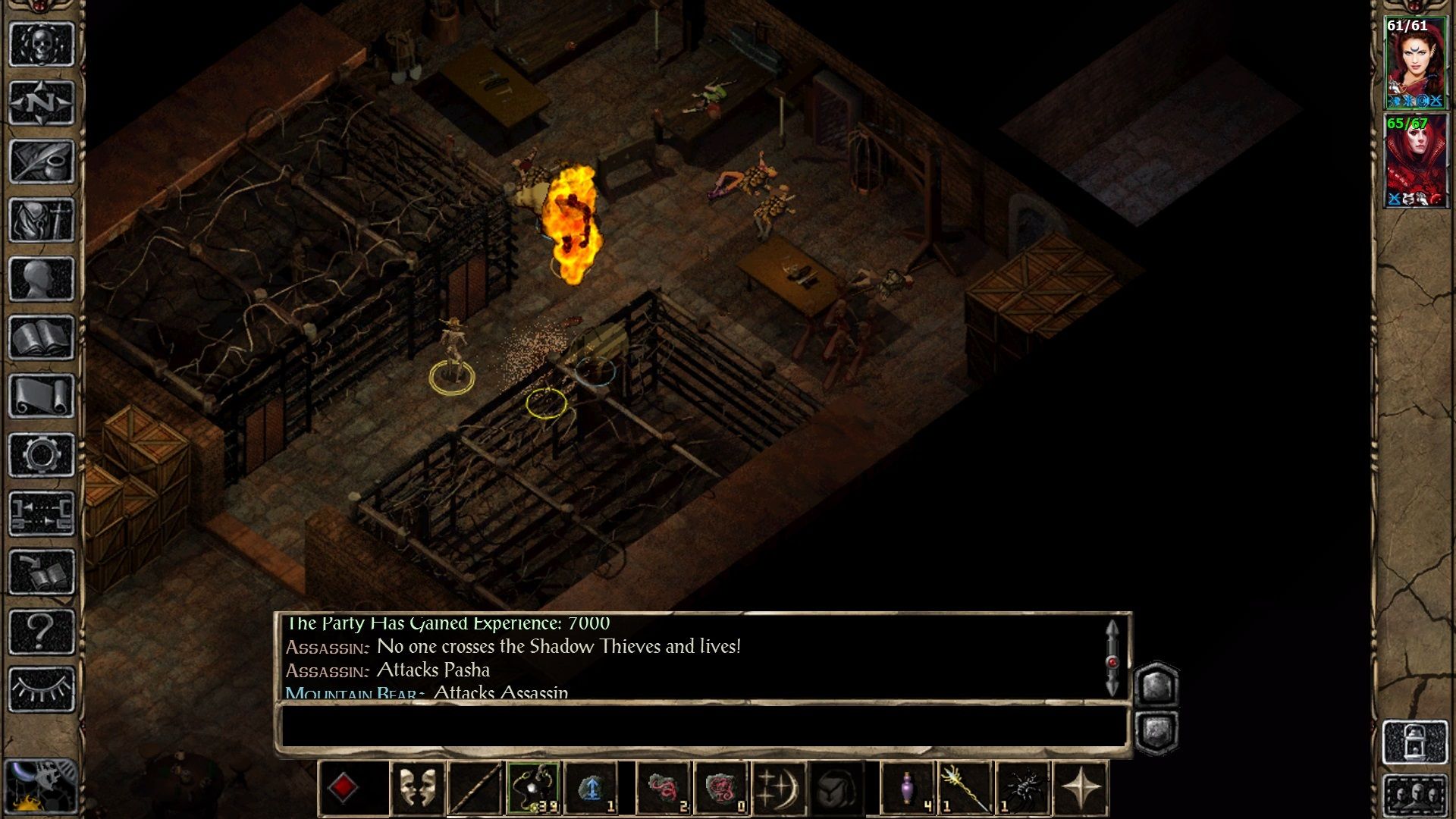The image size is (1456, 819).
Task: Use the purple potion quick item
Action: [907, 788]
